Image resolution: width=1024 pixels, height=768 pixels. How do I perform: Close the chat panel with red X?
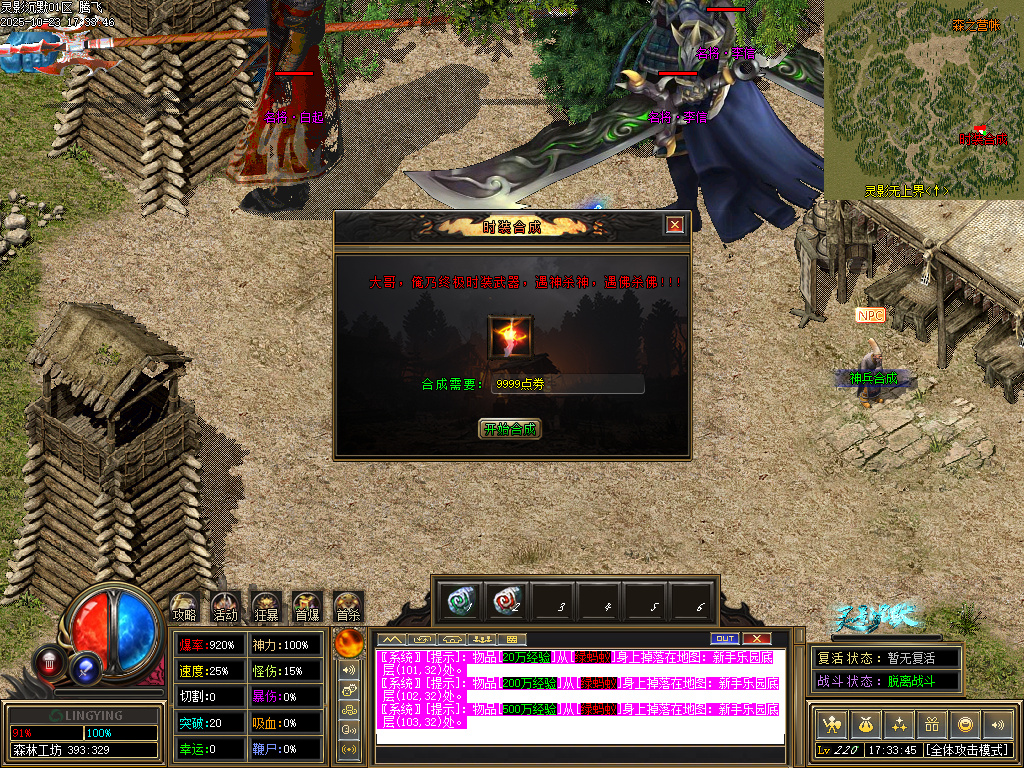pyautogui.click(x=757, y=638)
